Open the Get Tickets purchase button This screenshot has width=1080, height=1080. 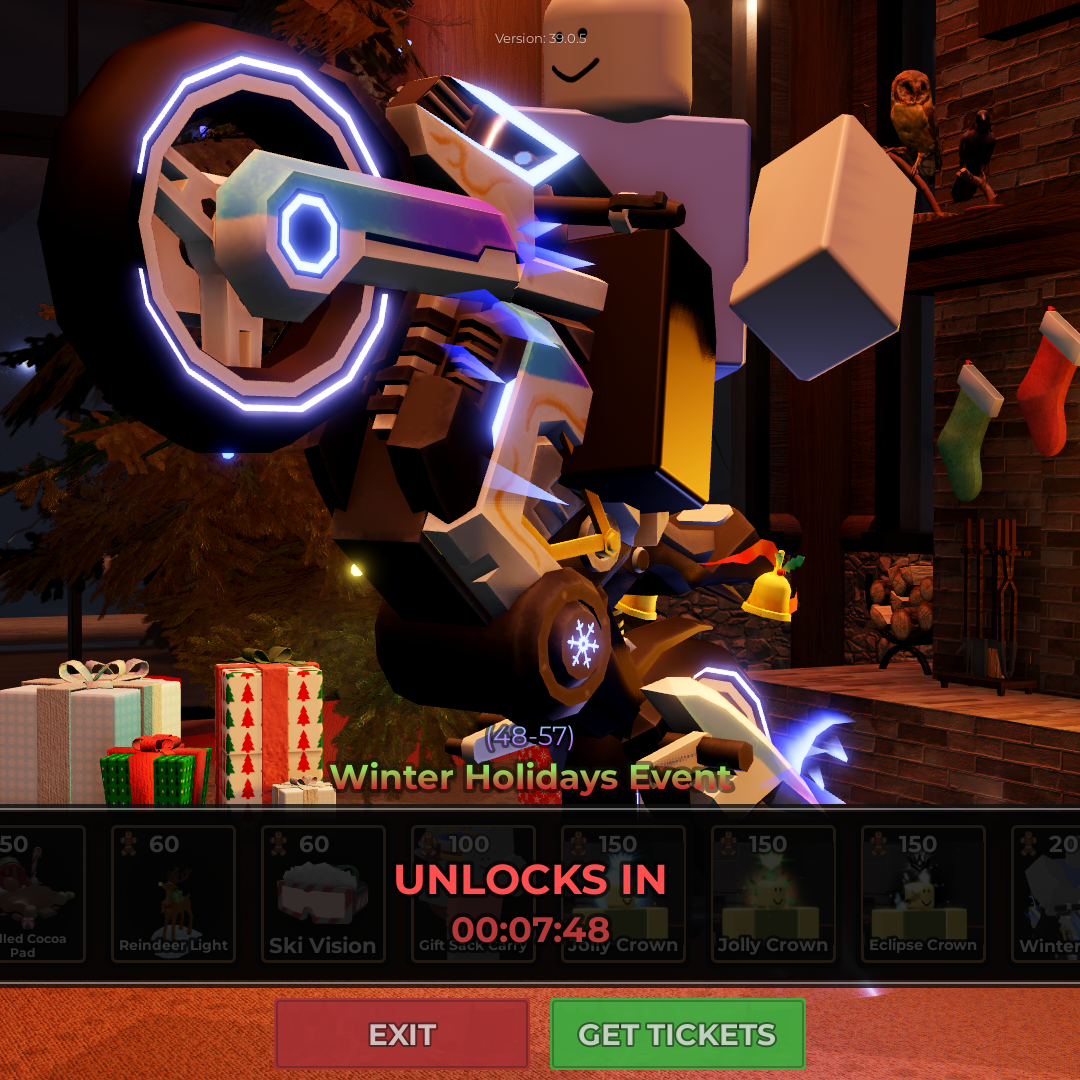(677, 1034)
